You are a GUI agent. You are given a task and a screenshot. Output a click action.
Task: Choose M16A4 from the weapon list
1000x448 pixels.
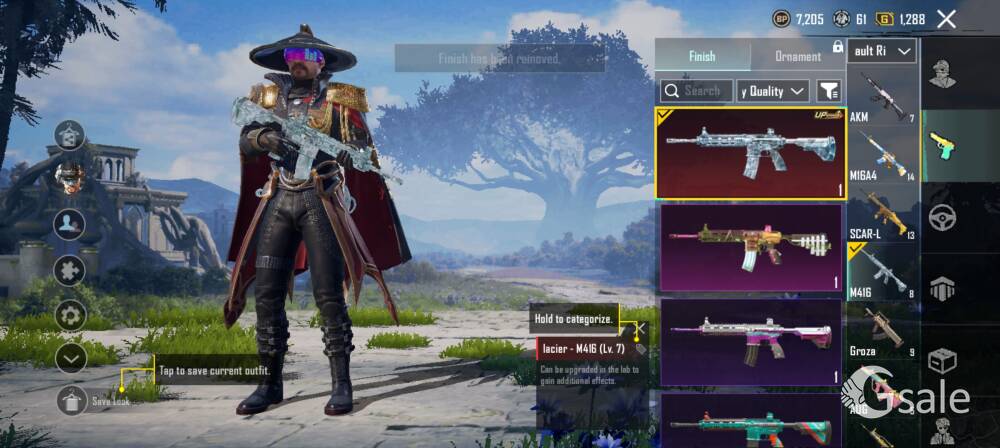click(882, 155)
